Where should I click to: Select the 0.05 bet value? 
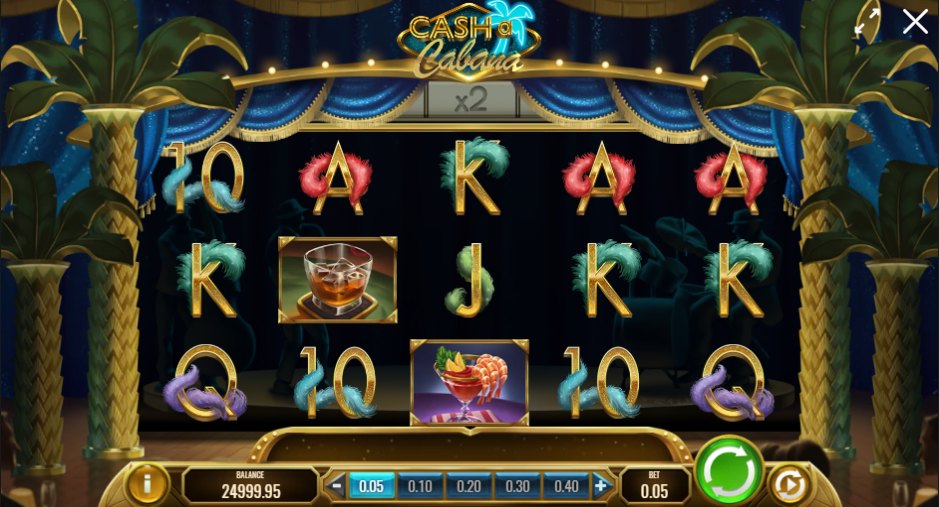coord(371,486)
